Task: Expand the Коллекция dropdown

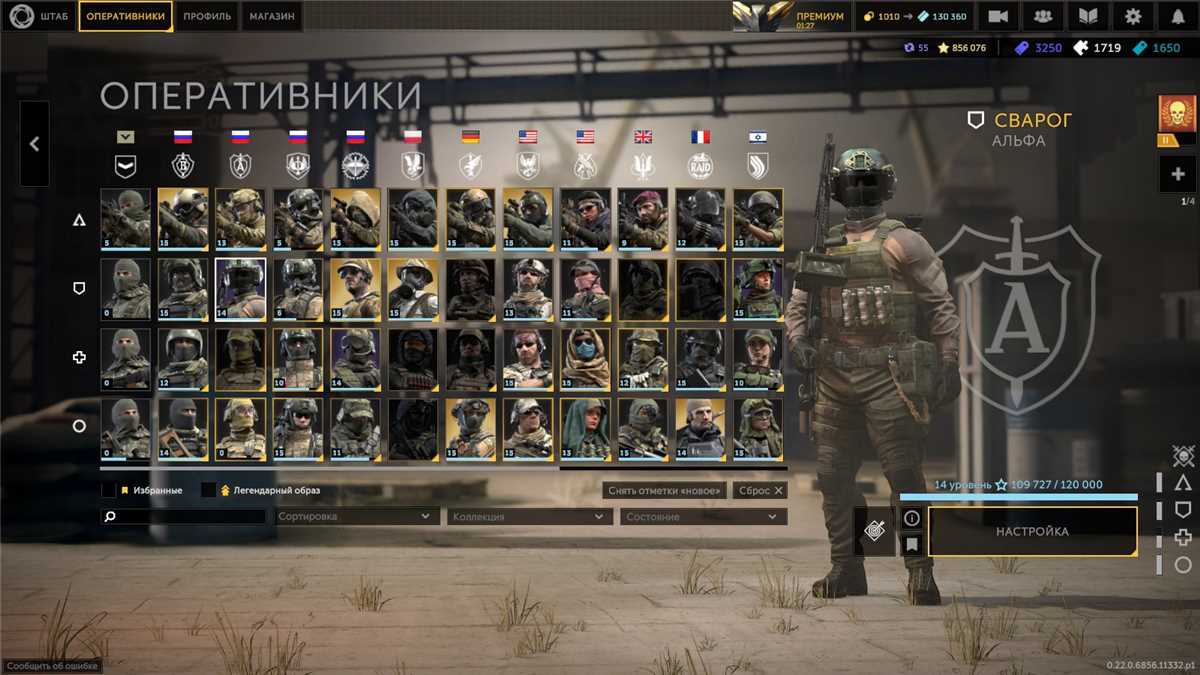Action: click(530, 517)
